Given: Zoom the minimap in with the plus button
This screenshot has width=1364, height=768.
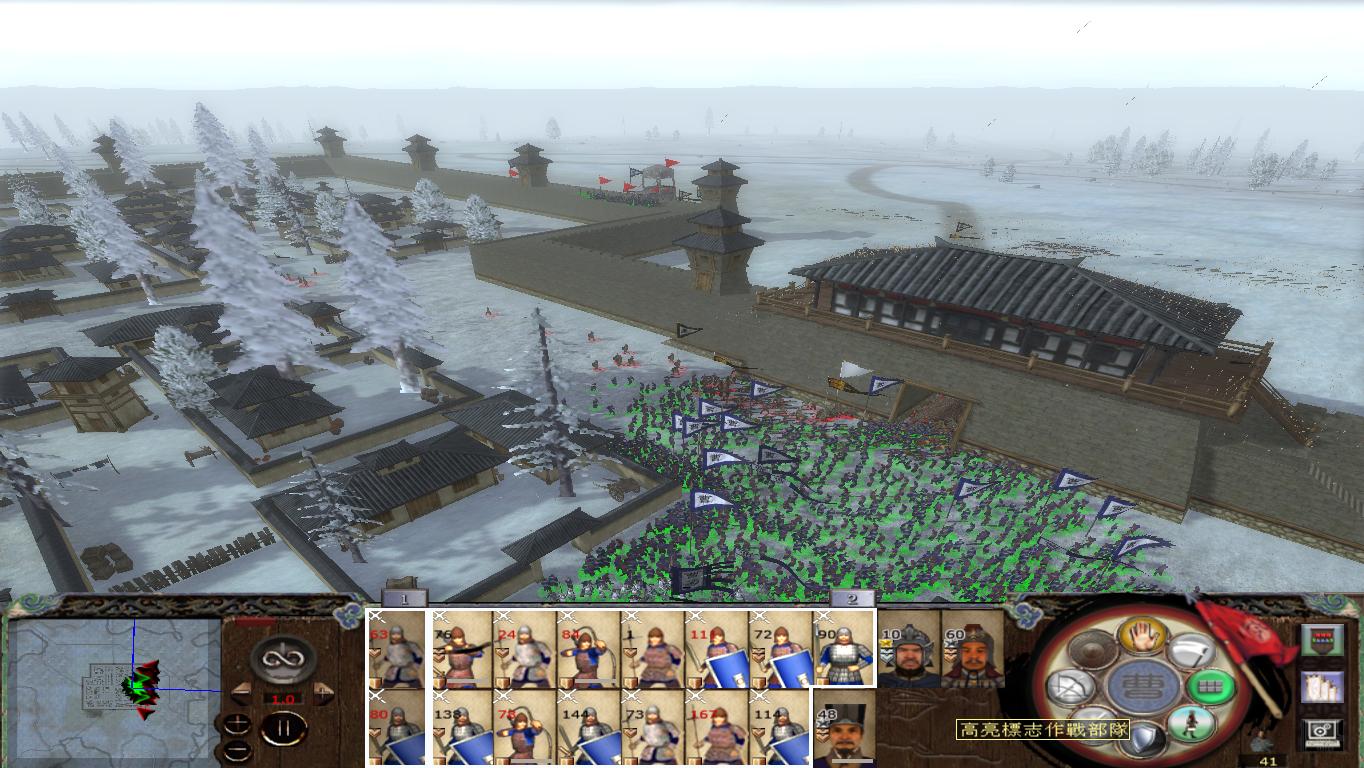Looking at the screenshot, I should coord(237,724).
